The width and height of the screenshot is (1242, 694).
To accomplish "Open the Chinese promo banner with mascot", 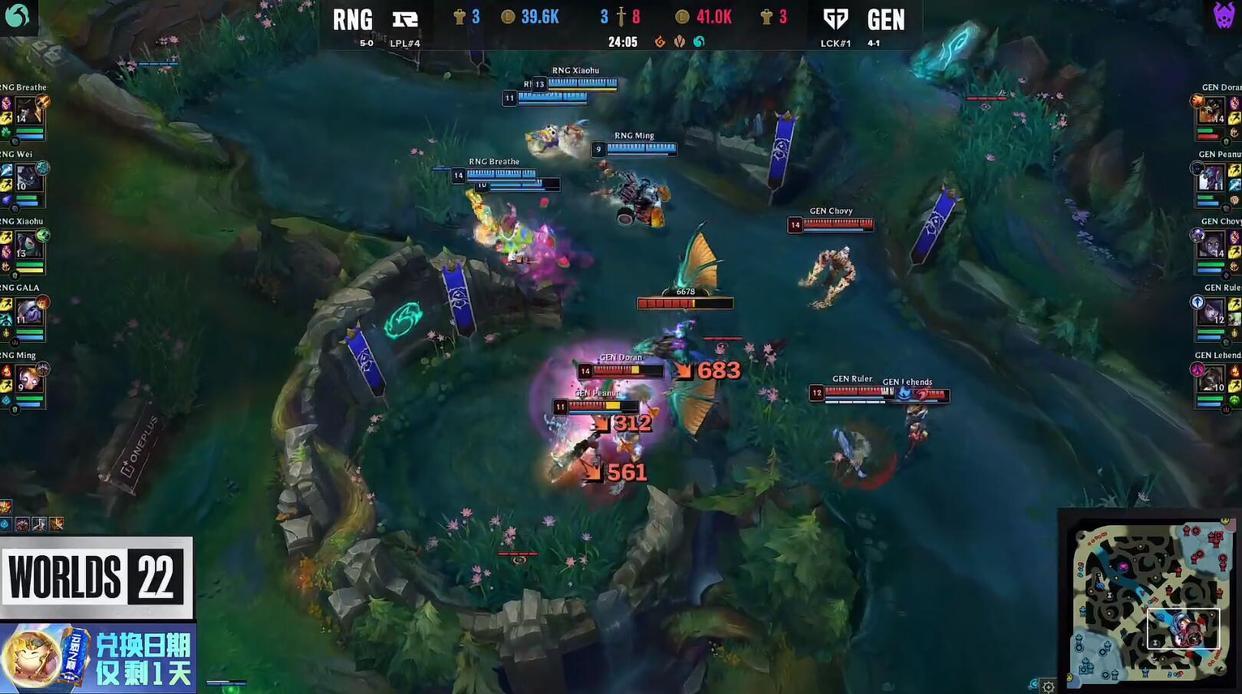I will (97, 658).
